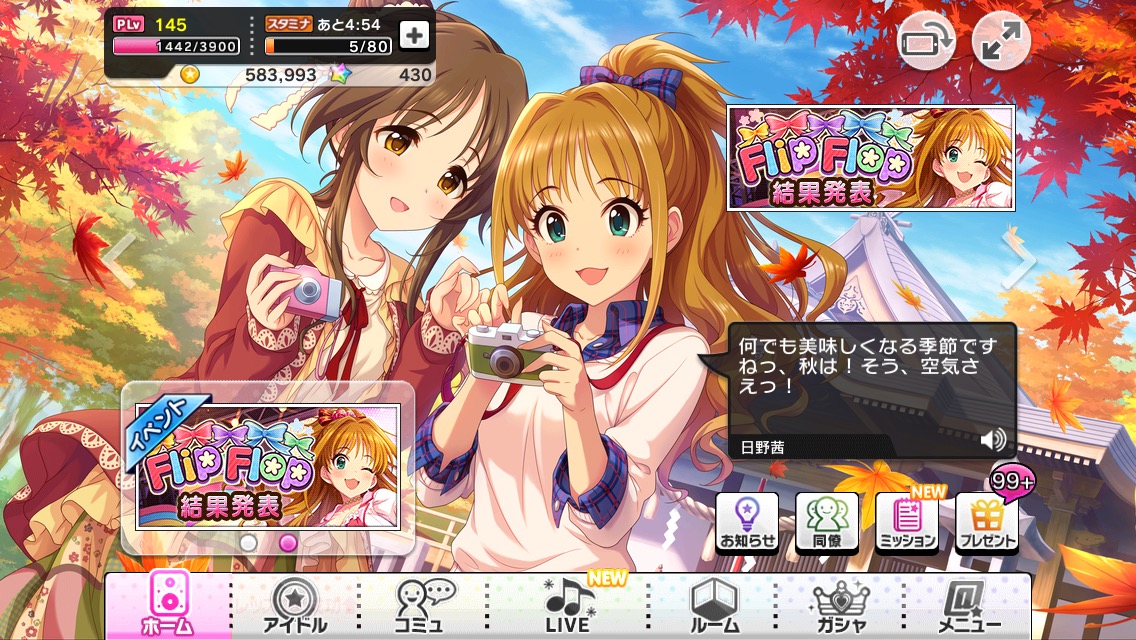The height and width of the screenshot is (640, 1136).
Task: Toggle the screen rotation icon
Action: pyautogui.click(x=927, y=42)
